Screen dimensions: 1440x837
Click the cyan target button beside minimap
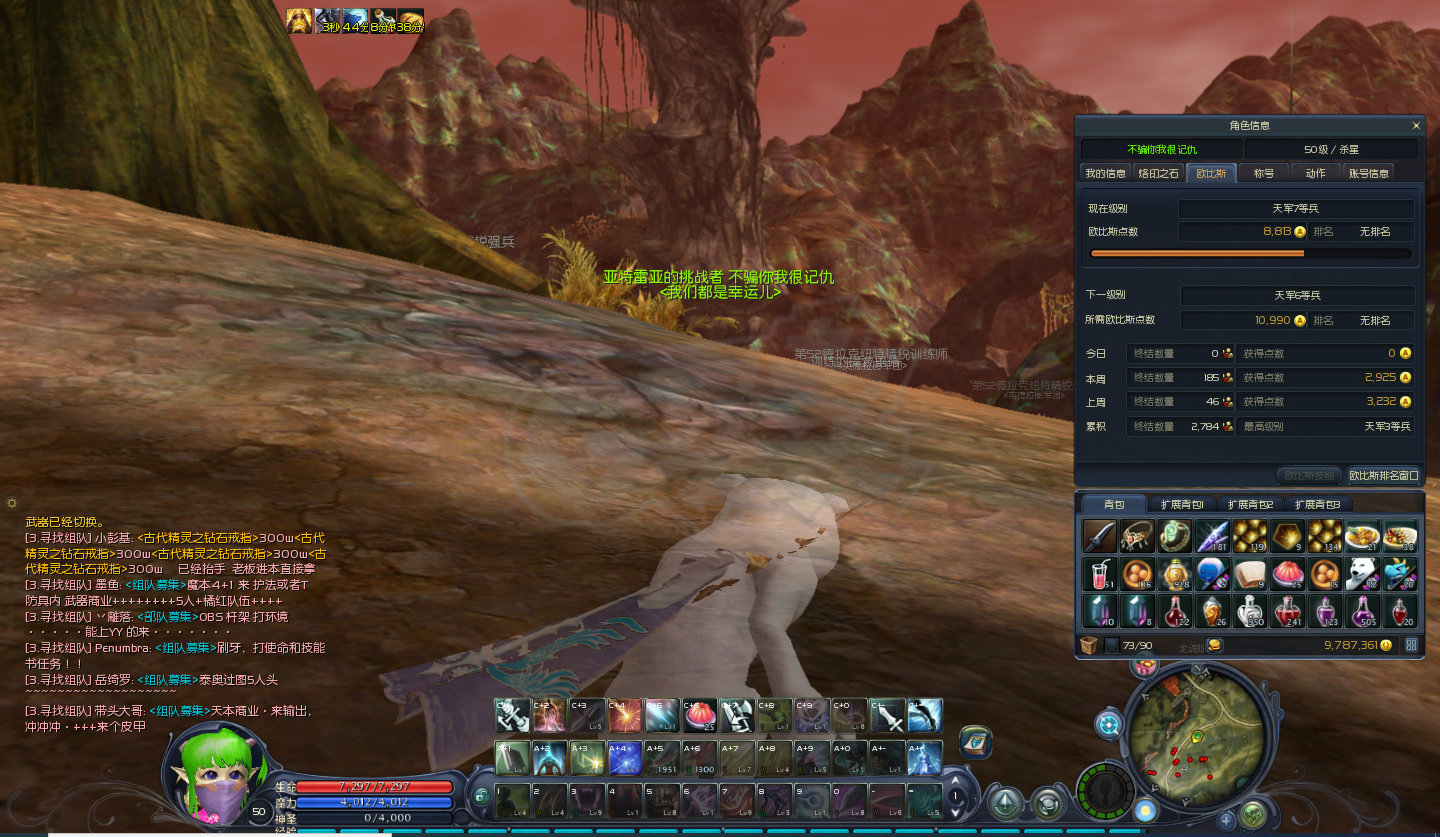[x=1109, y=723]
